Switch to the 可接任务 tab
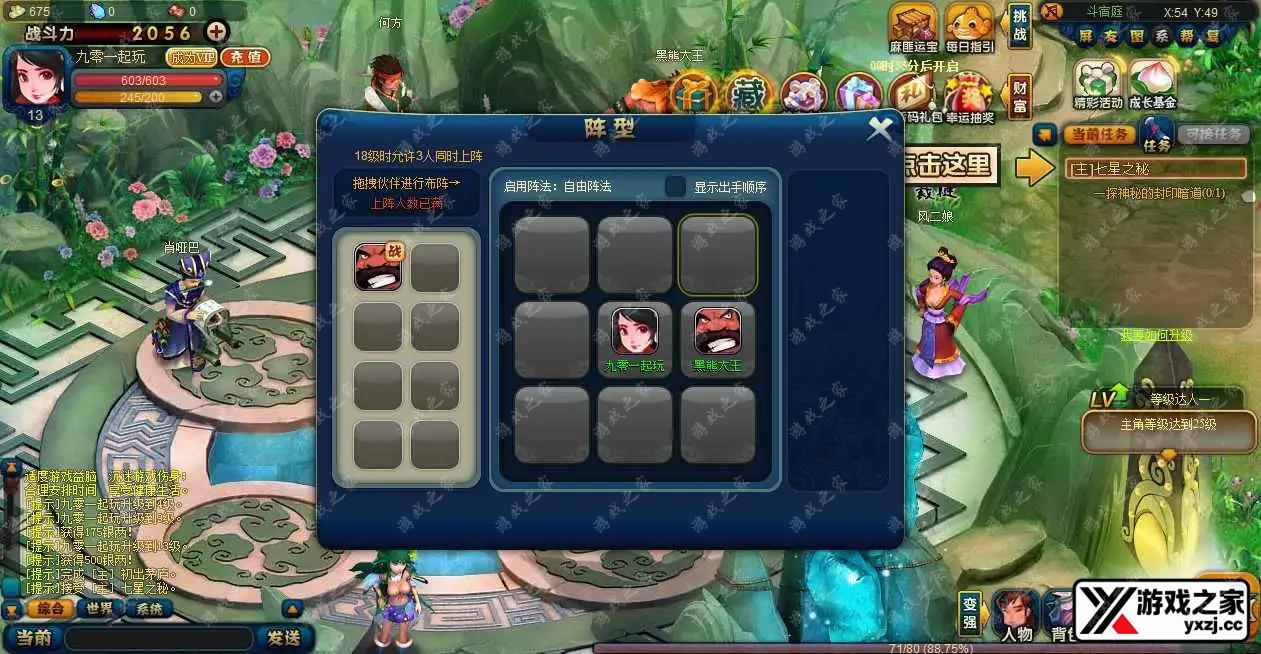Screen dimensions: 1261x654 [x=1212, y=134]
